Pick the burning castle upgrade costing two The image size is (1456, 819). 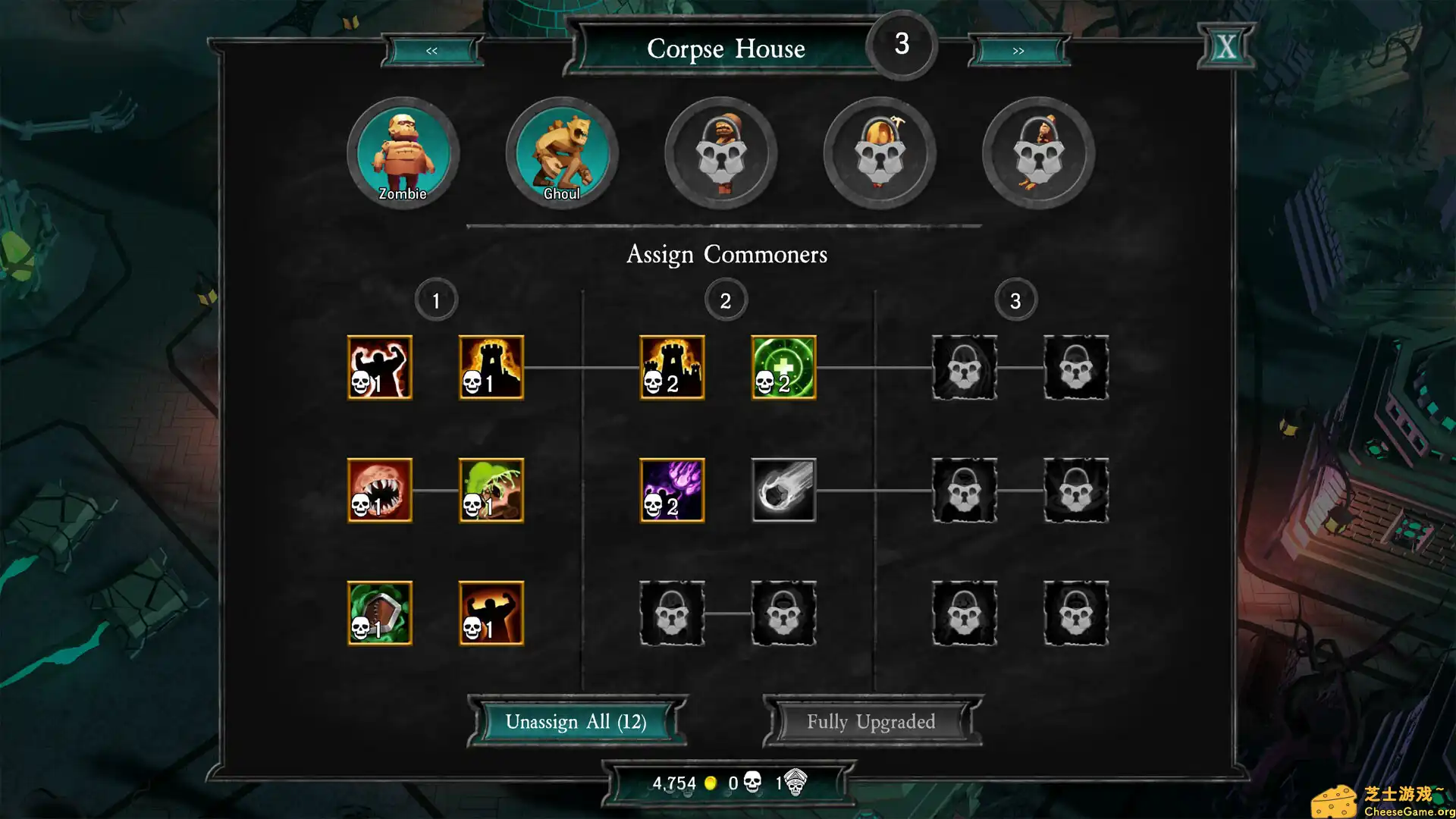pos(672,368)
